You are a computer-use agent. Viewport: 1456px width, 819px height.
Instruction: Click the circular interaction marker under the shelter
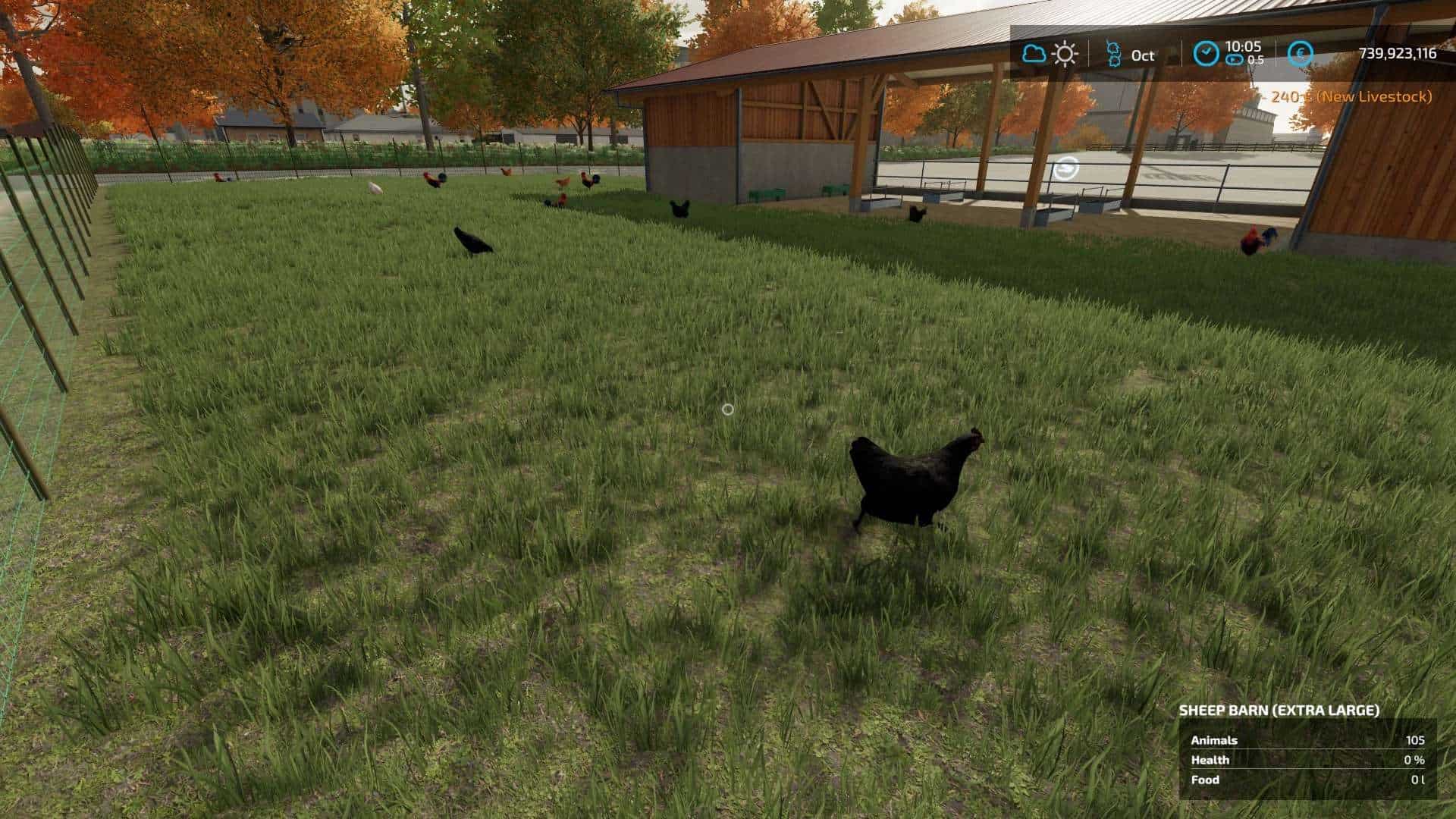1065,169
